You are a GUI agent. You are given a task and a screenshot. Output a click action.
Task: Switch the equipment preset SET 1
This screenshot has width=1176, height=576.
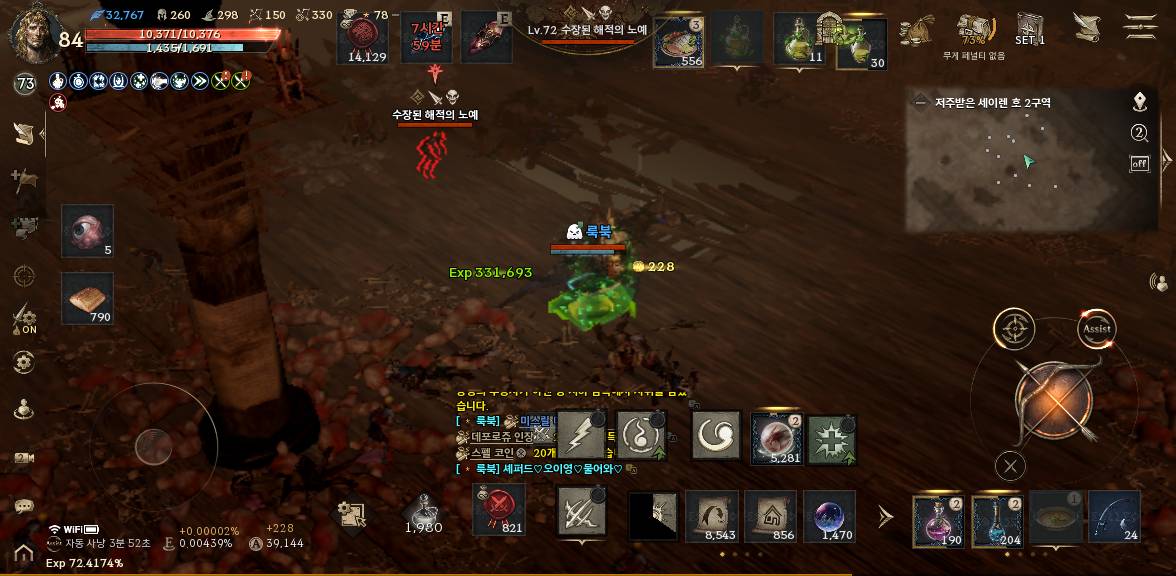(1030, 27)
